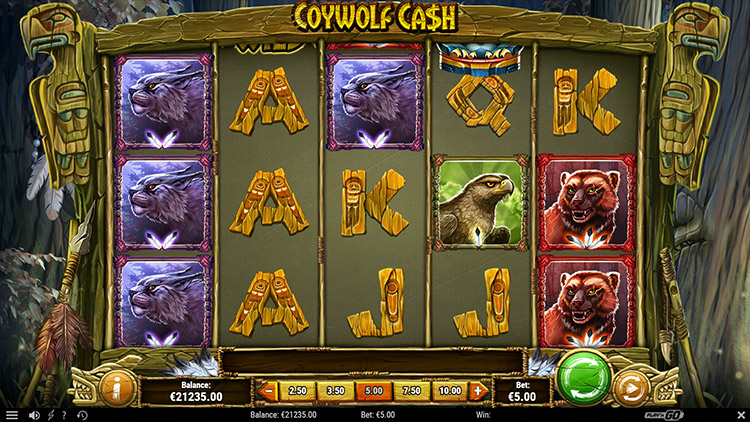Select the 2.50 bet value
750x422 pixels.
tap(298, 391)
